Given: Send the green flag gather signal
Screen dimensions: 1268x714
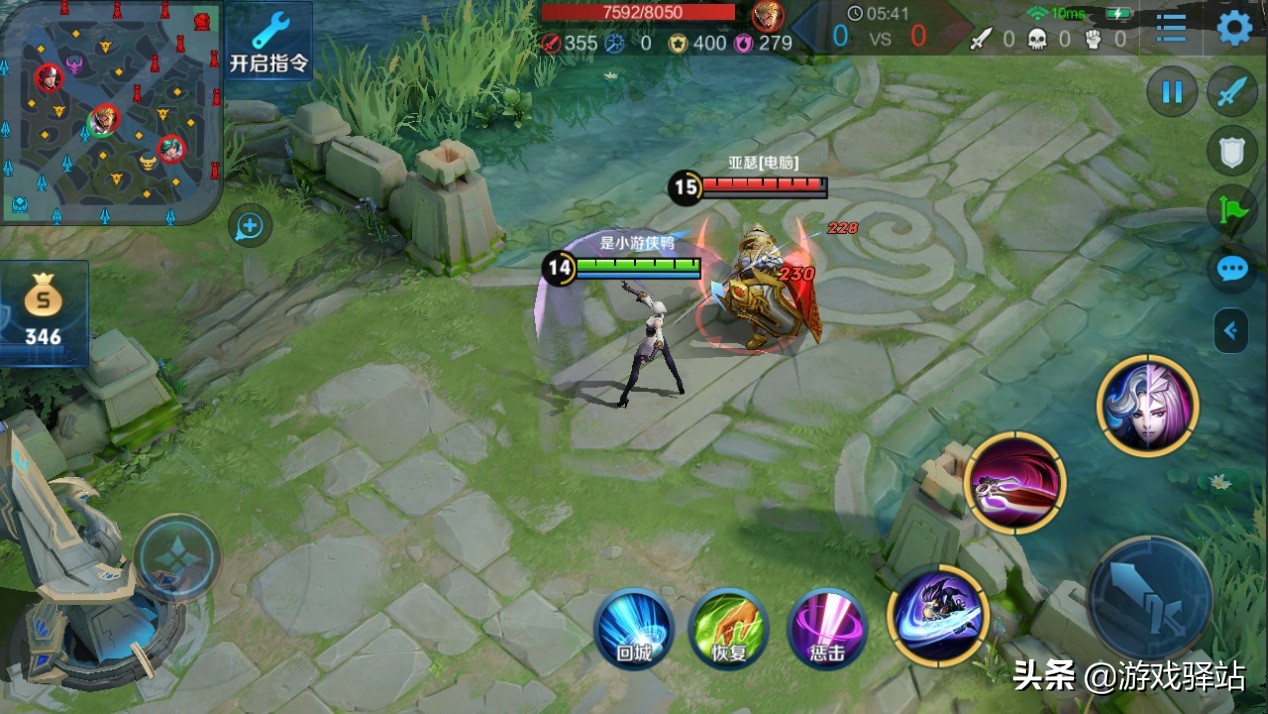Looking at the screenshot, I should pos(1232,210).
